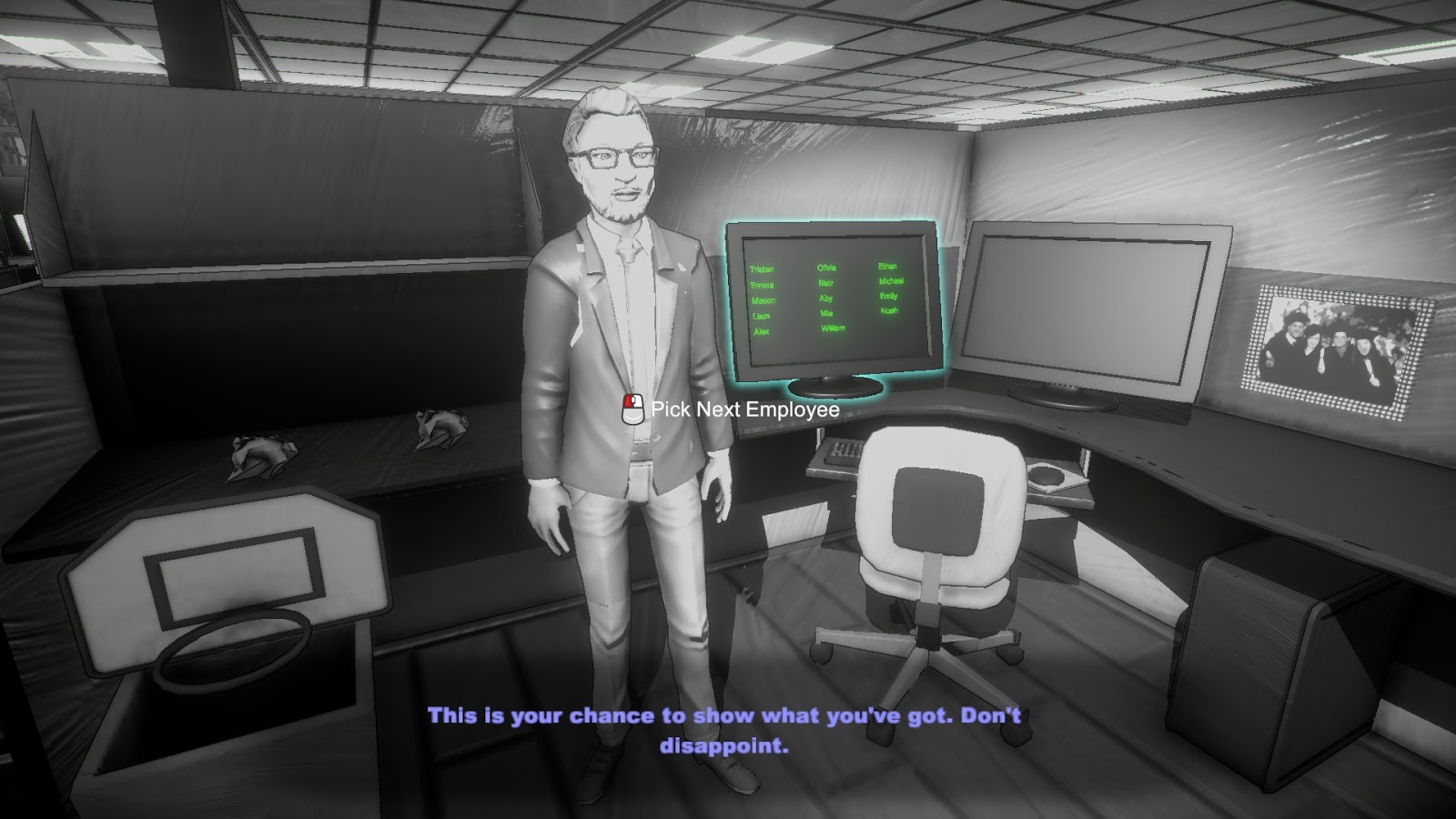Select Olivia from the employee list
This screenshot has width=1456, height=819.
point(824,268)
